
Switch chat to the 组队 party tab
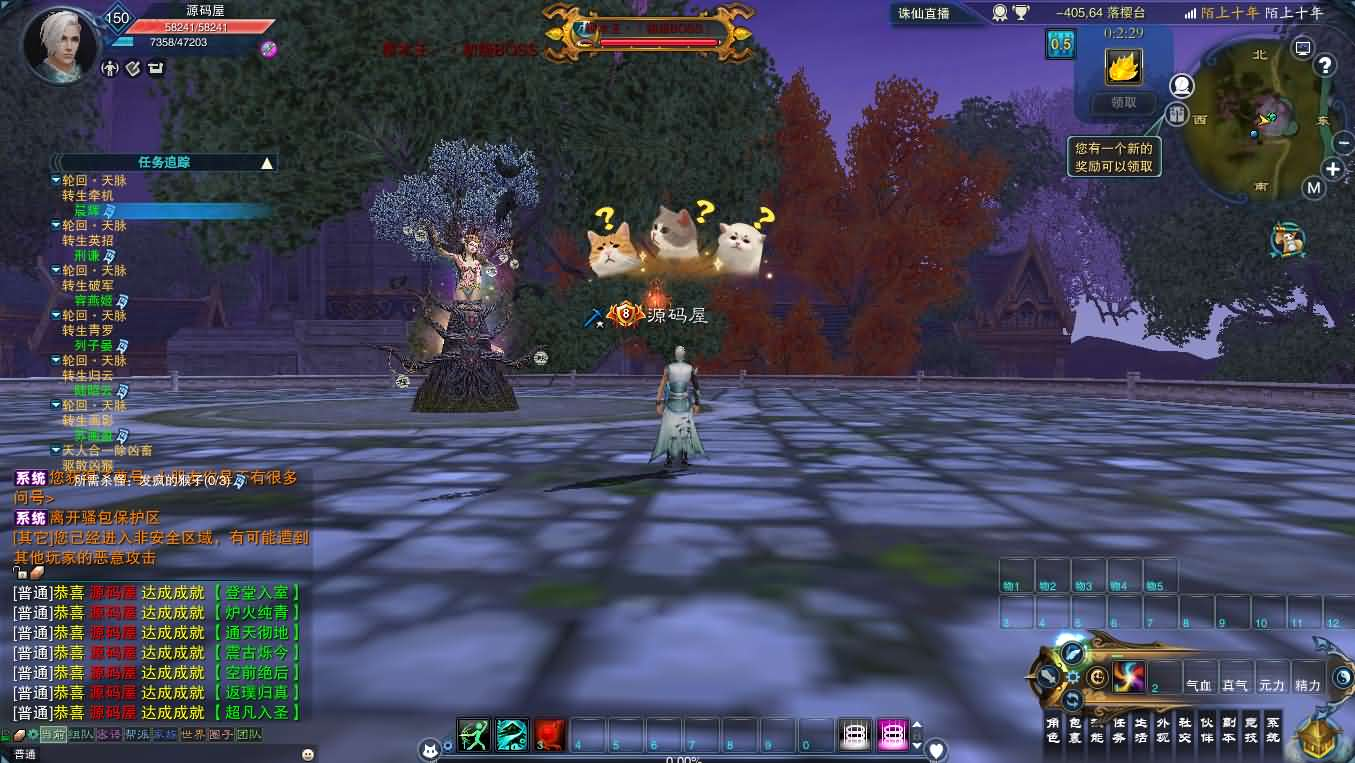click(x=80, y=734)
